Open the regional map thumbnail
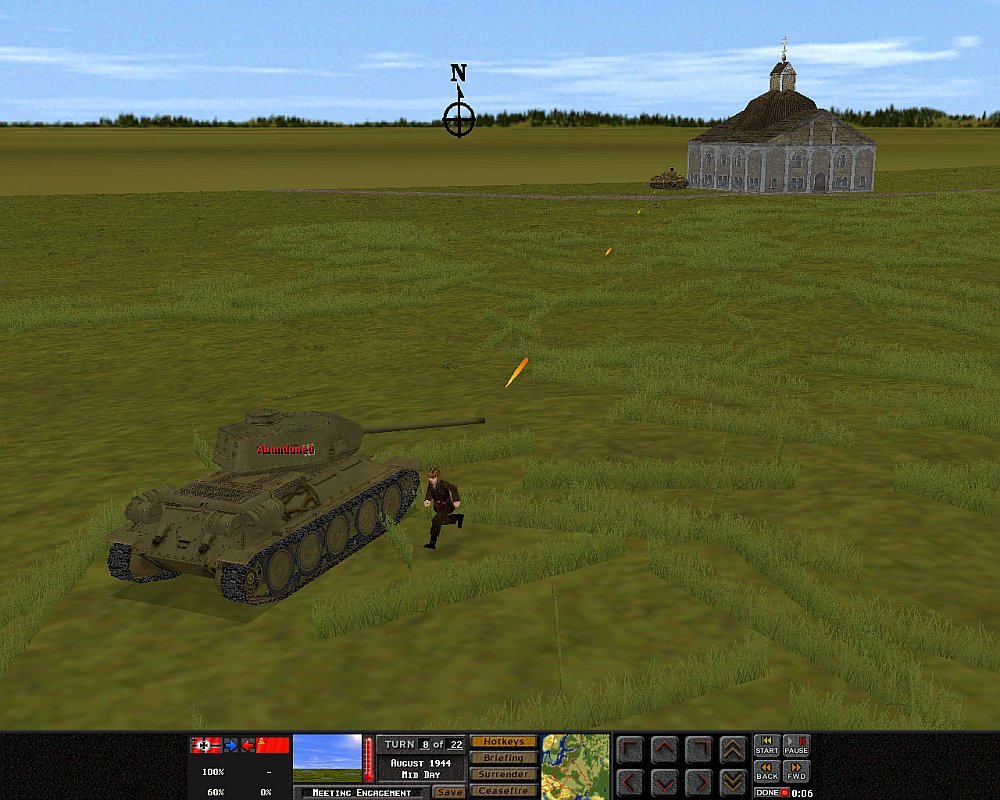 click(576, 766)
